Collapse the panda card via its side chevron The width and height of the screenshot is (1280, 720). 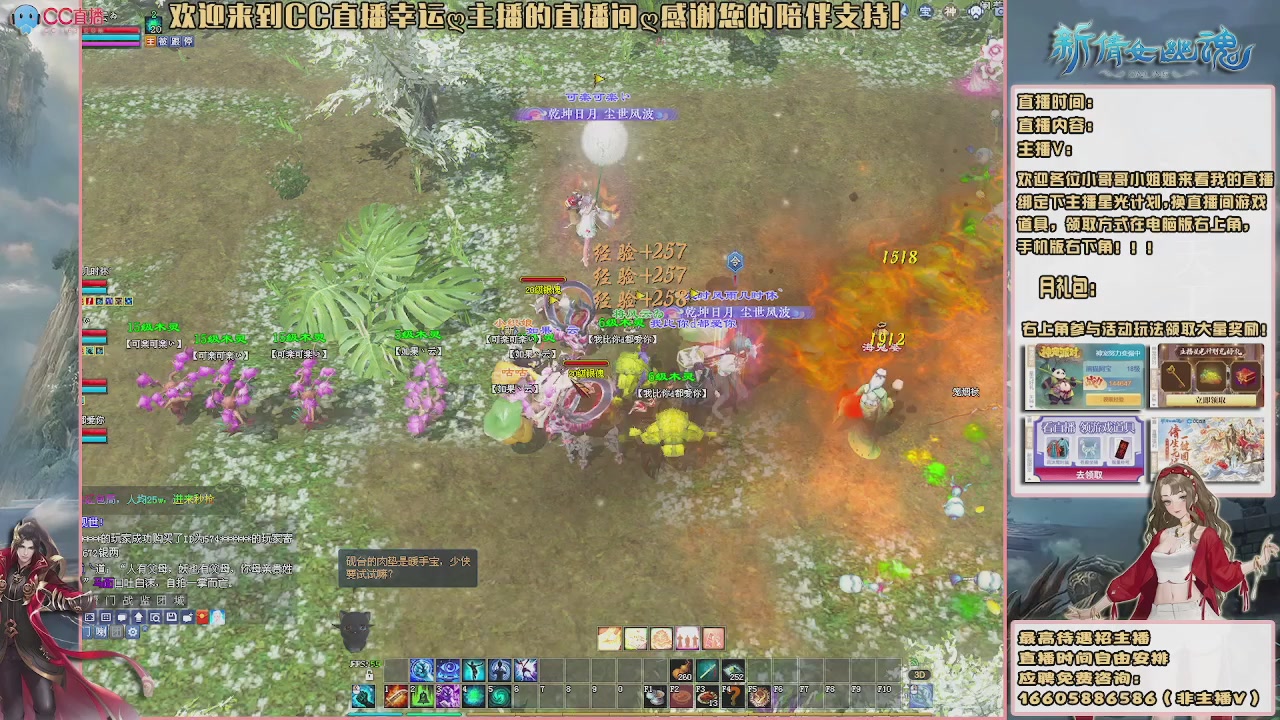[1031, 404]
